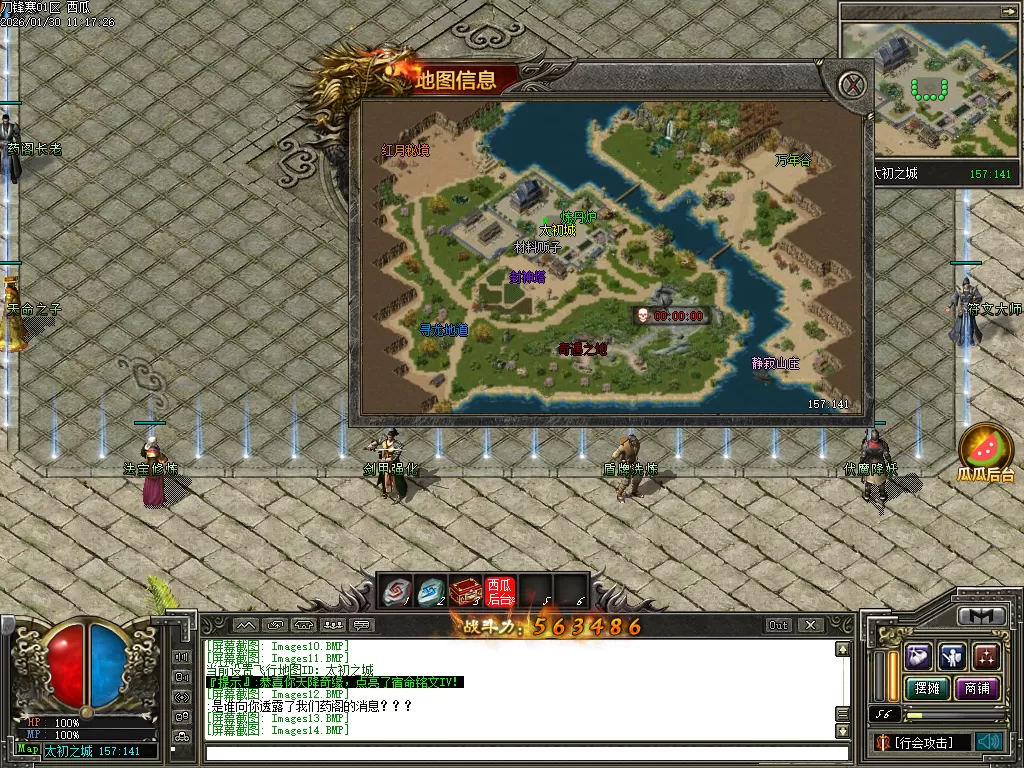This screenshot has width=1024, height=768.
Task: Open the red treasure chest hotbar item
Action: [x=465, y=592]
